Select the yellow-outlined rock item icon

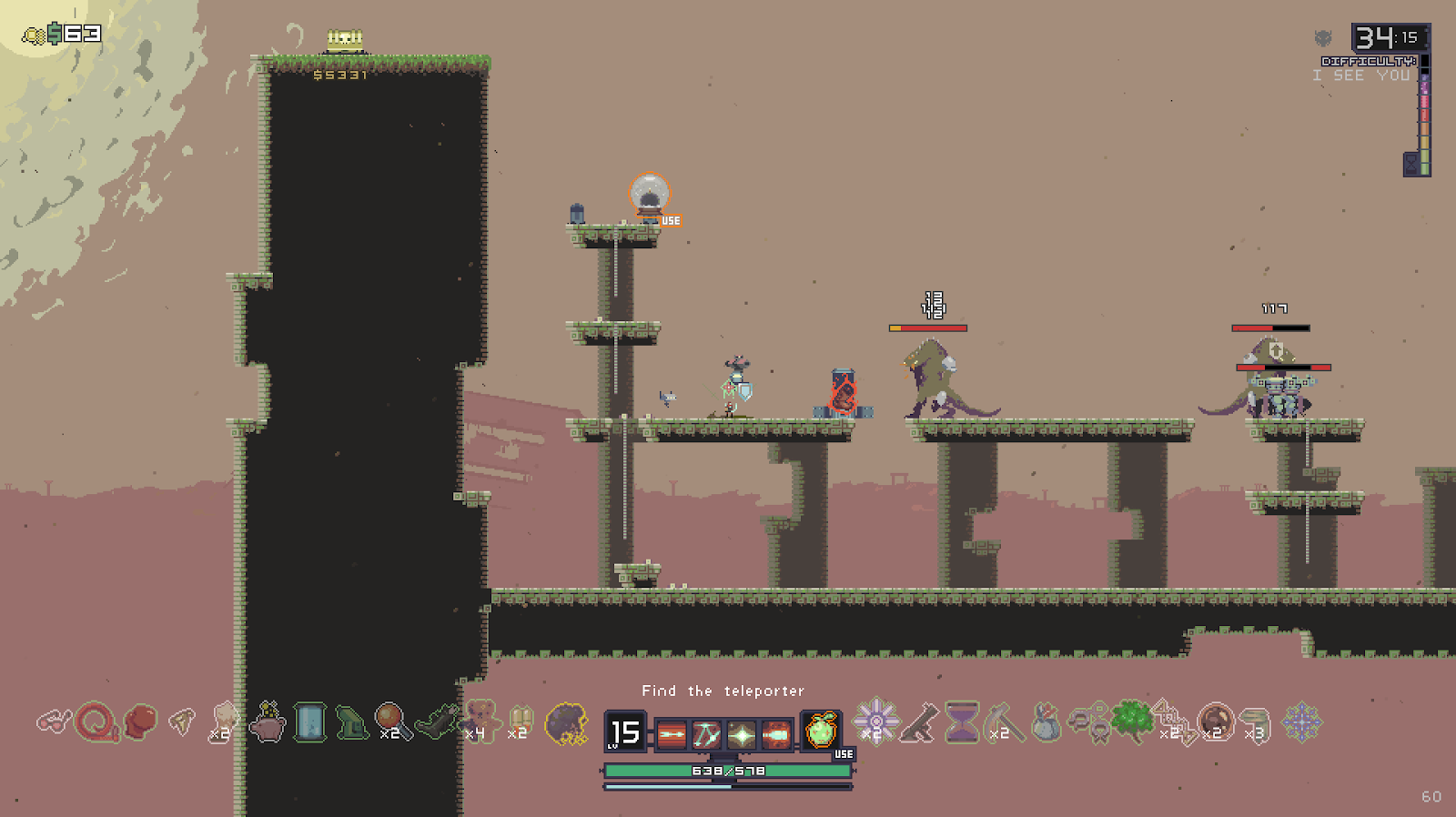(x=566, y=724)
